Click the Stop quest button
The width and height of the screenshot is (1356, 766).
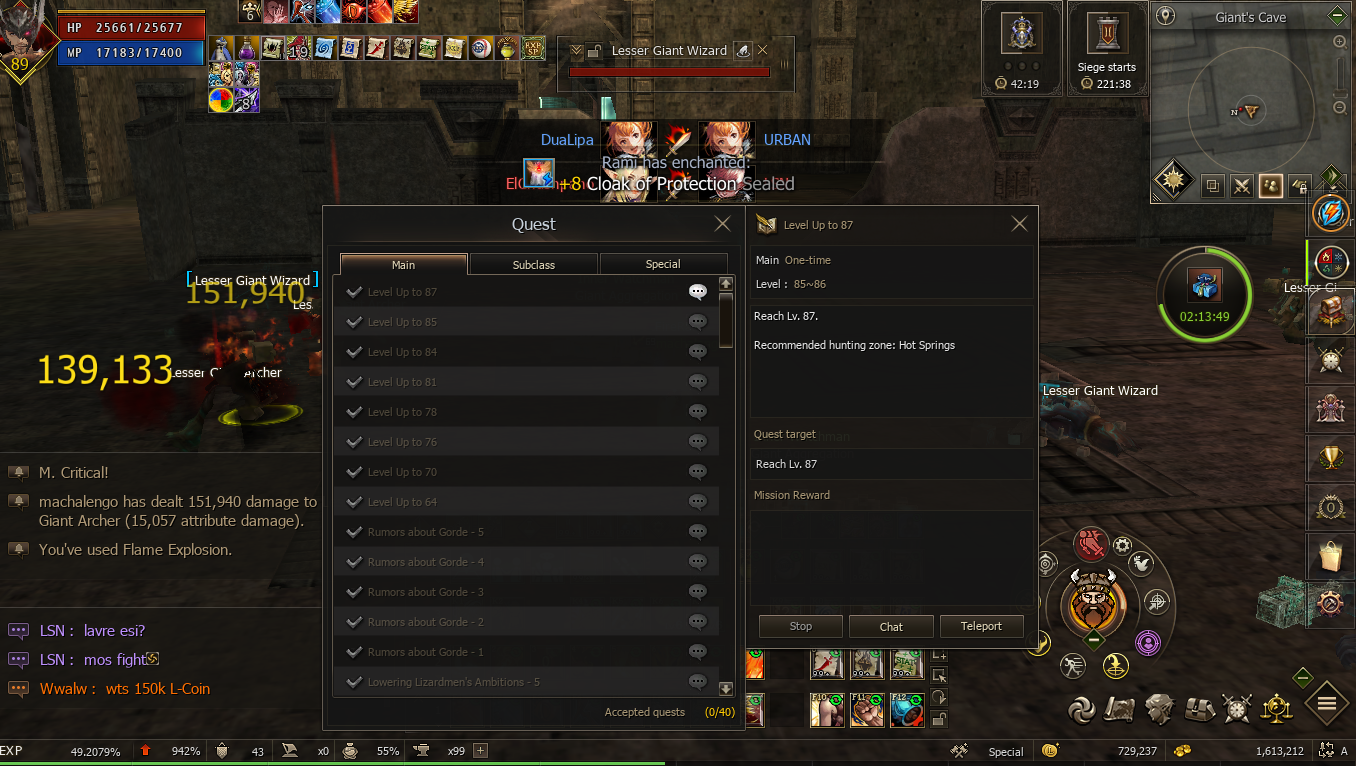click(801, 626)
